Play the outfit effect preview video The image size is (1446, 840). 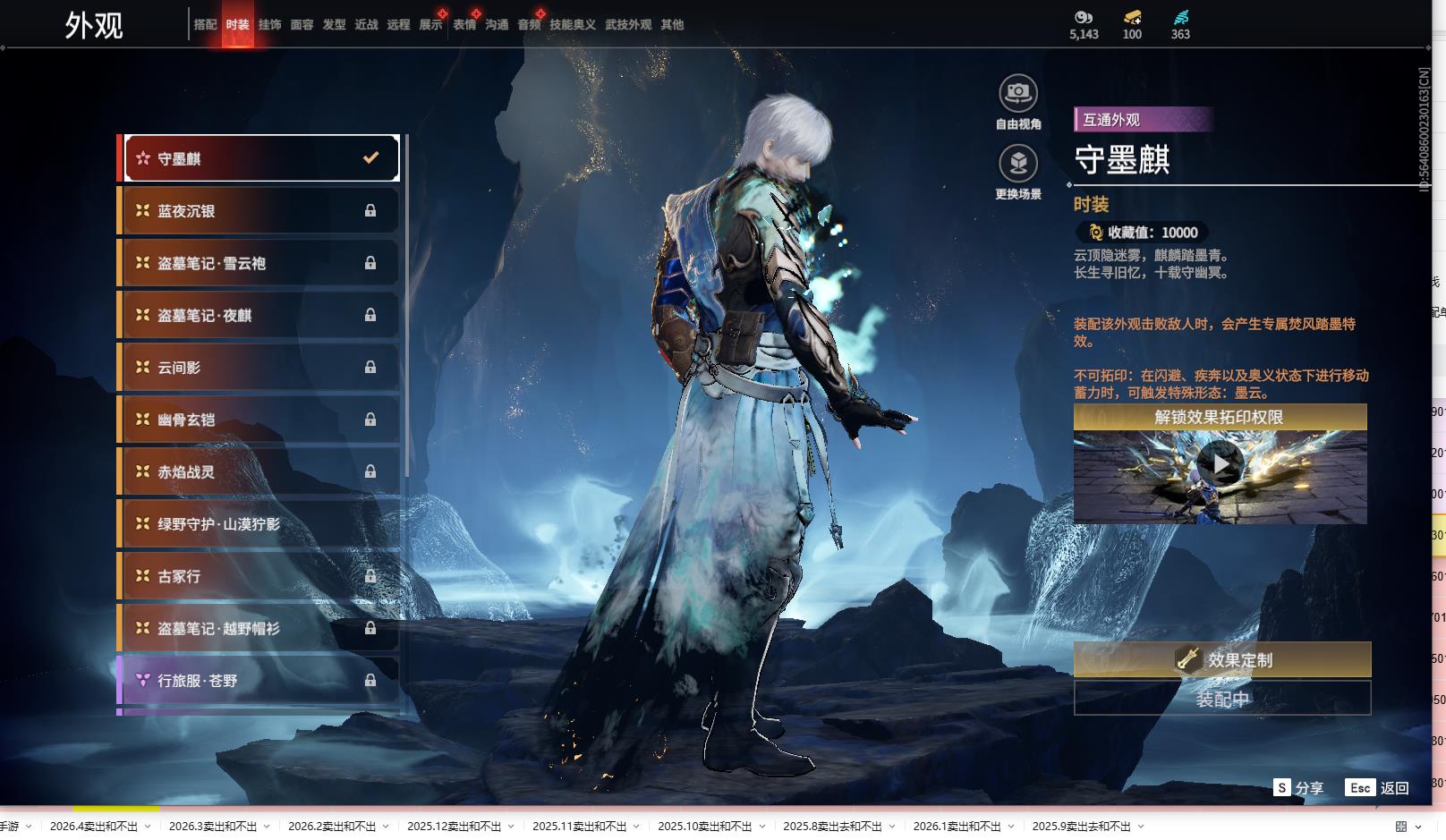[x=1220, y=464]
